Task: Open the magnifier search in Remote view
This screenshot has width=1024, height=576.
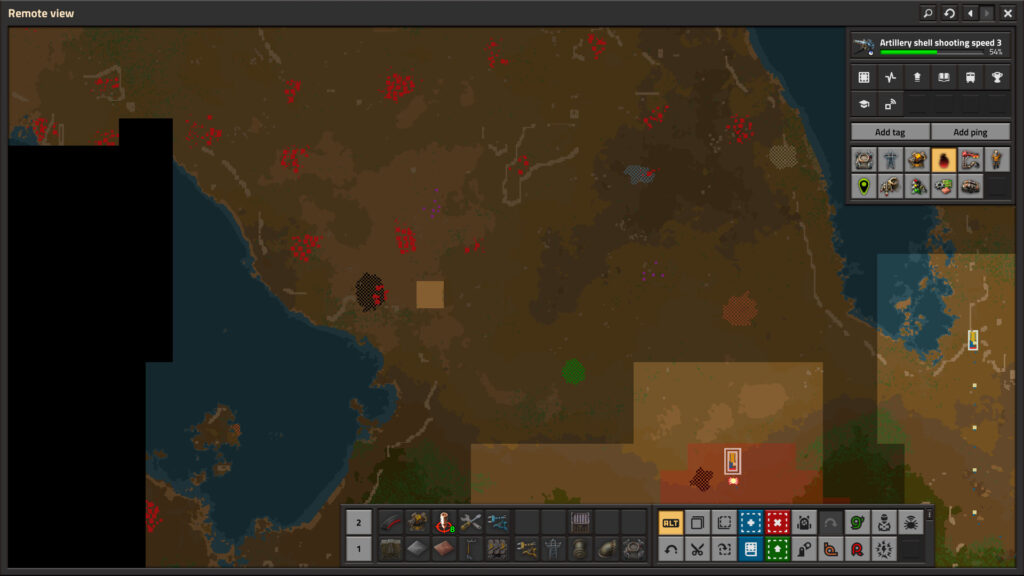Action: 928,13
